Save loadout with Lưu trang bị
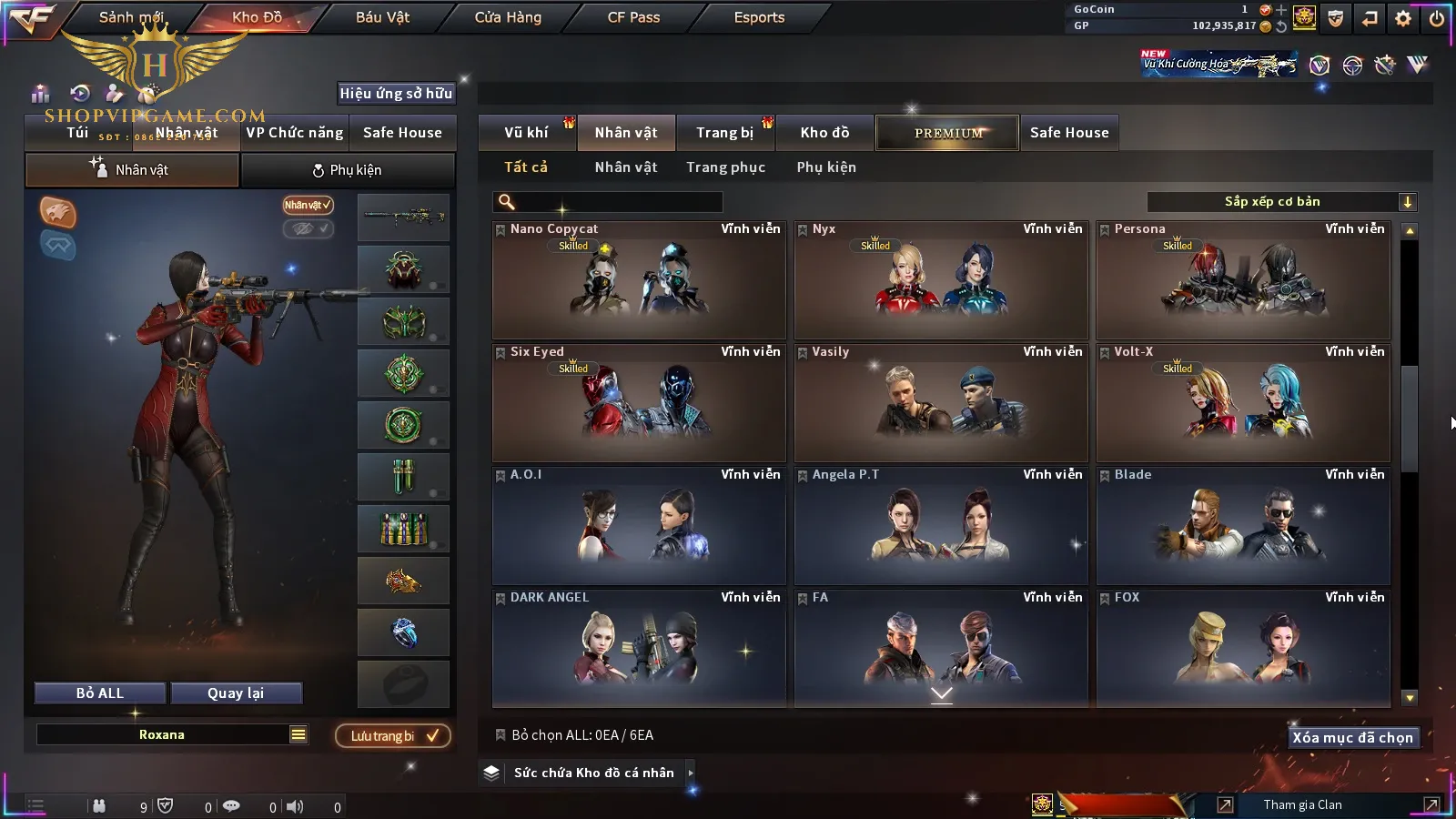This screenshot has height=819, width=1456. pyautogui.click(x=393, y=736)
